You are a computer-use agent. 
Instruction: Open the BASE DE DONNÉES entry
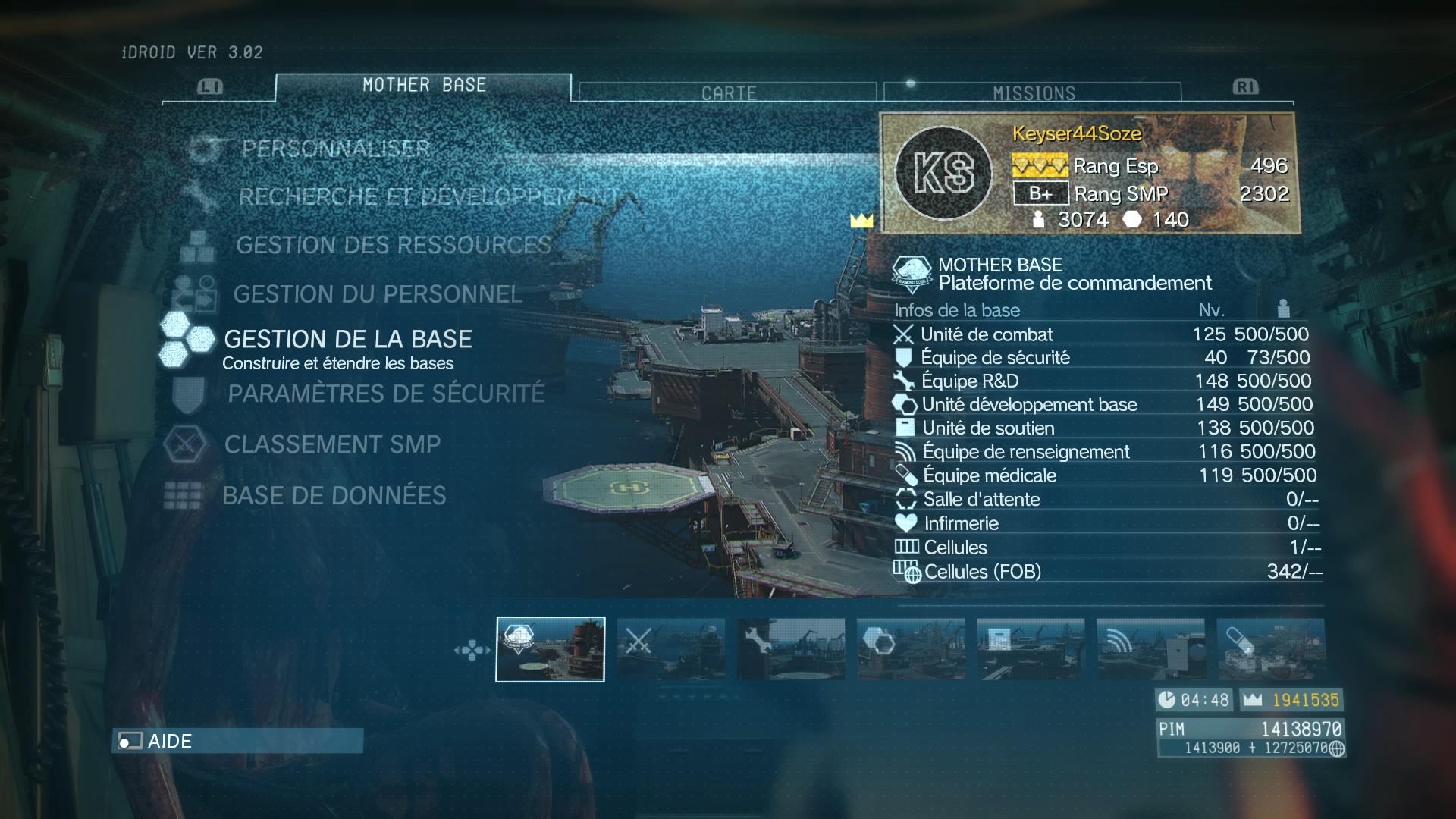[x=334, y=496]
